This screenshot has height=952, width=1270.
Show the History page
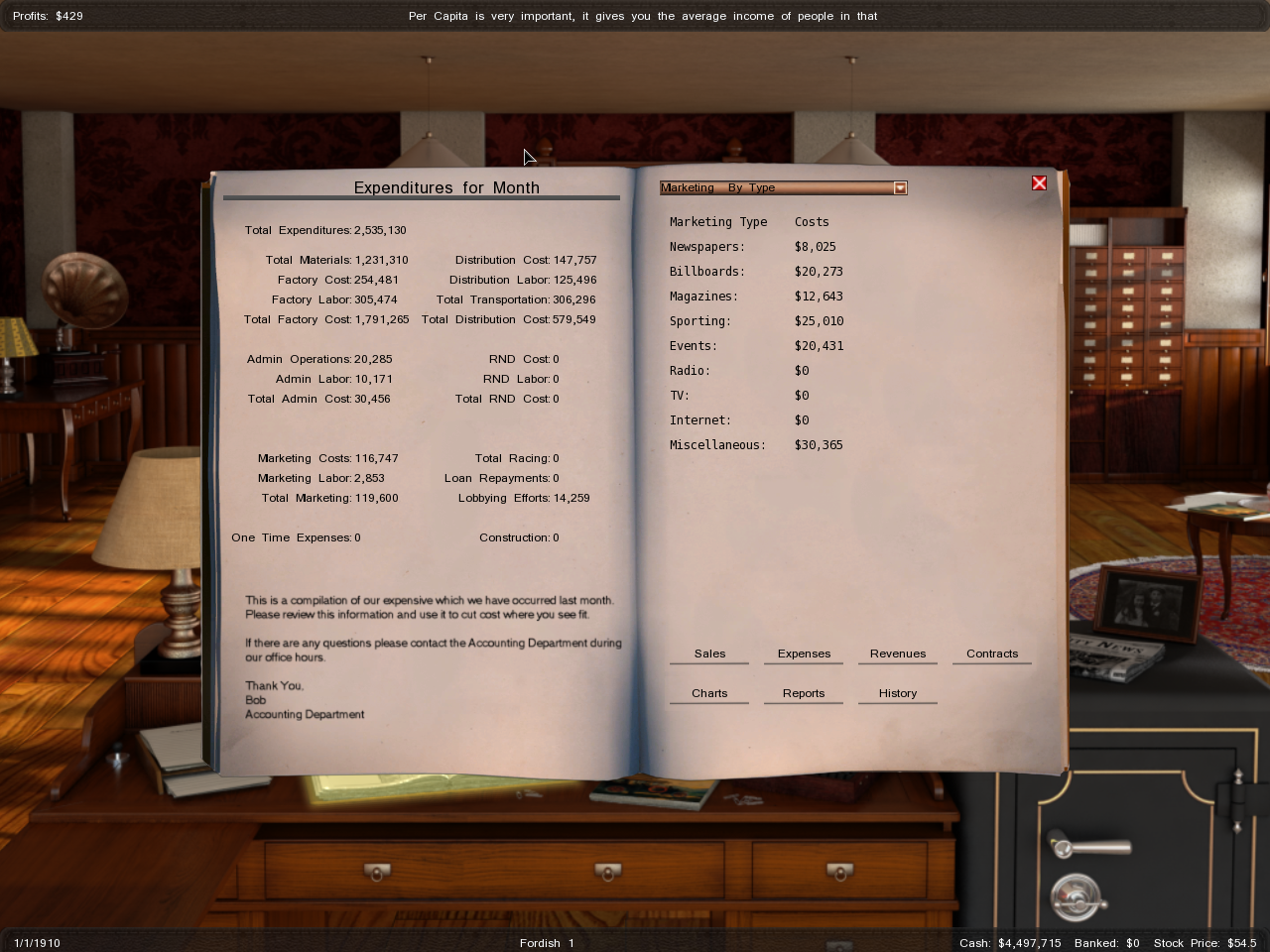click(898, 694)
